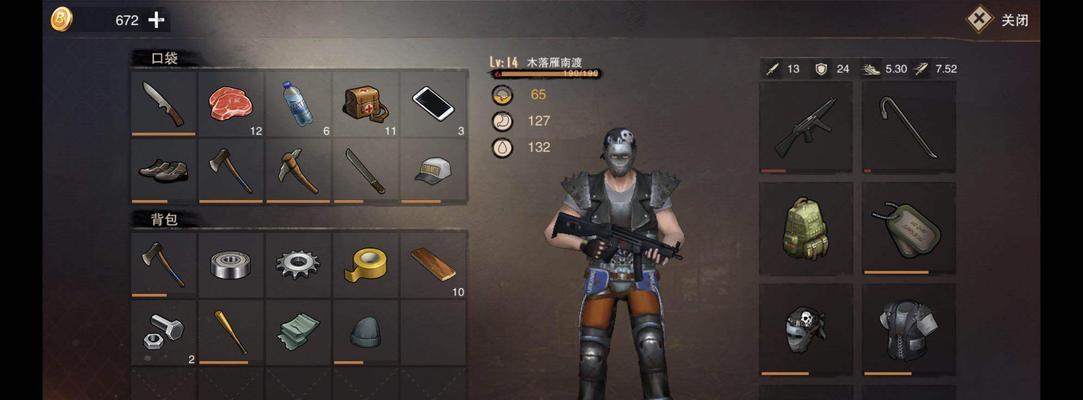Choose the equipped skull mask helmet
The width and height of the screenshot is (1083, 400).
click(805, 329)
